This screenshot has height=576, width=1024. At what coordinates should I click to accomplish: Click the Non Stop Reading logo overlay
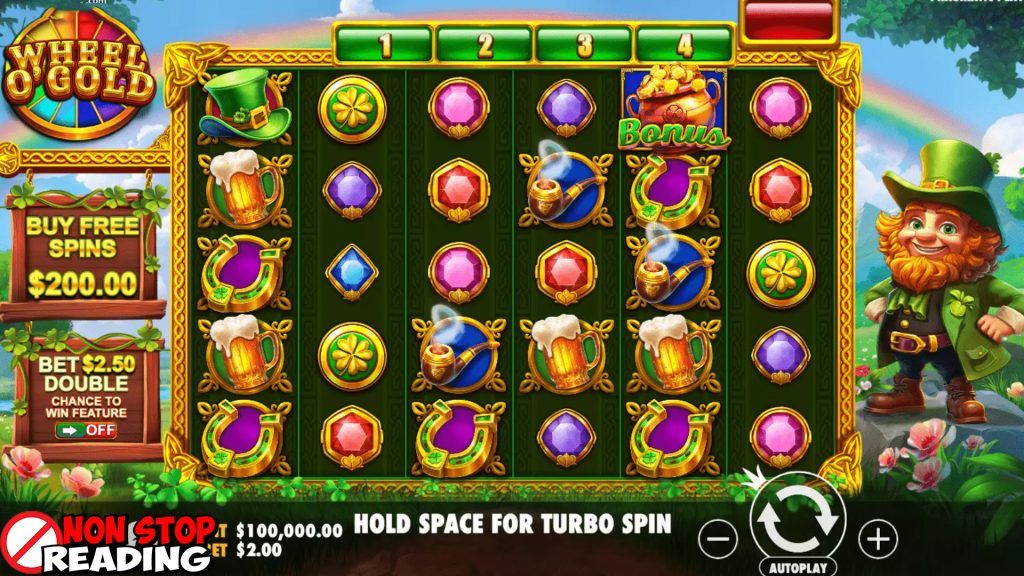click(x=110, y=545)
